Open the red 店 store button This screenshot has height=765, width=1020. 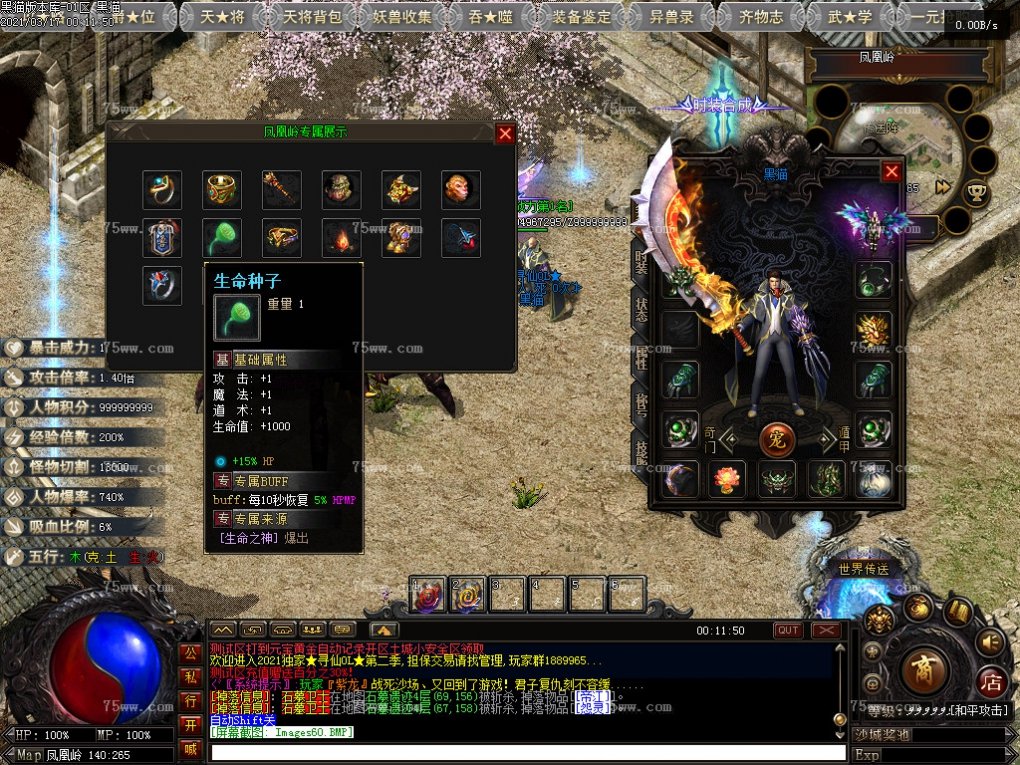click(991, 682)
